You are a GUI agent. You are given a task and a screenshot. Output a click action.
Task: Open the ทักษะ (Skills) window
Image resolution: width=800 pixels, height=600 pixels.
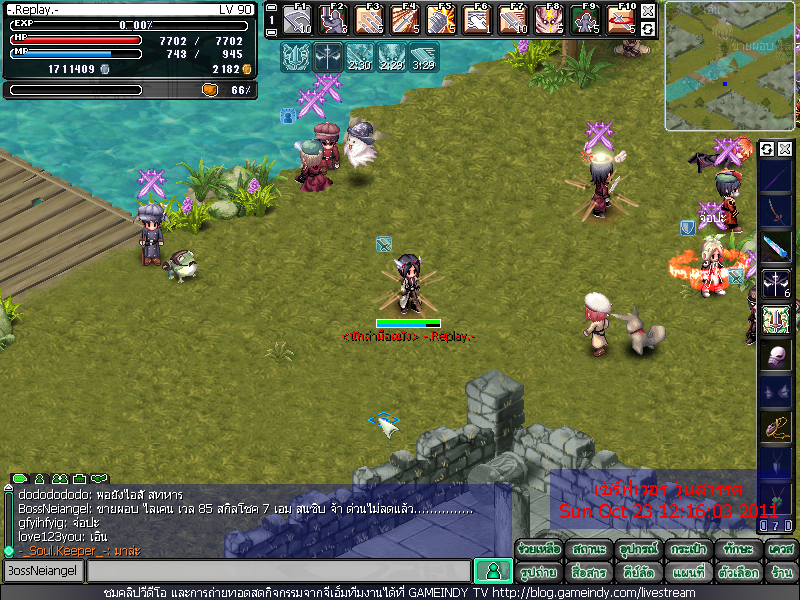733,549
